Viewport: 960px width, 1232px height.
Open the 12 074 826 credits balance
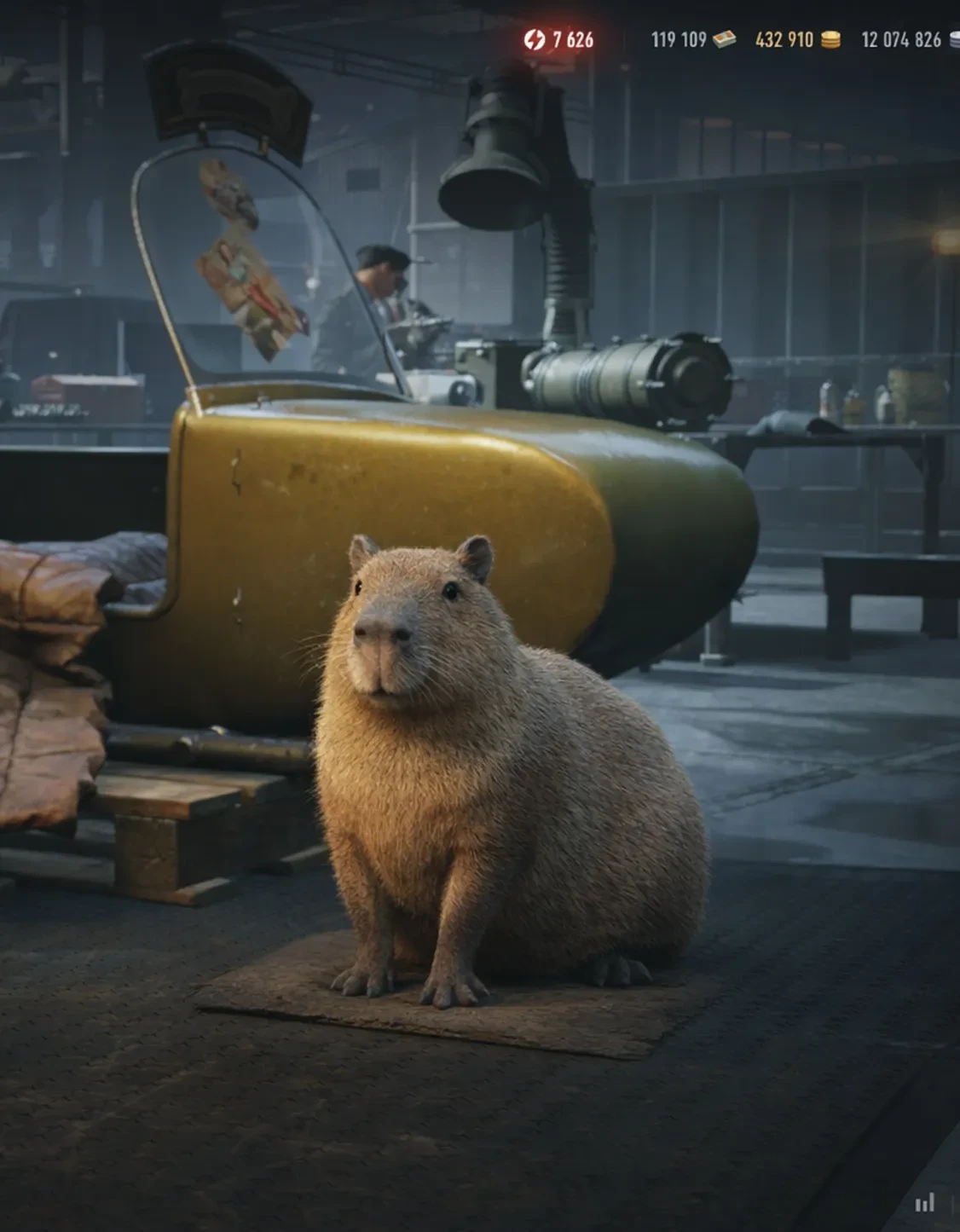coord(907,39)
